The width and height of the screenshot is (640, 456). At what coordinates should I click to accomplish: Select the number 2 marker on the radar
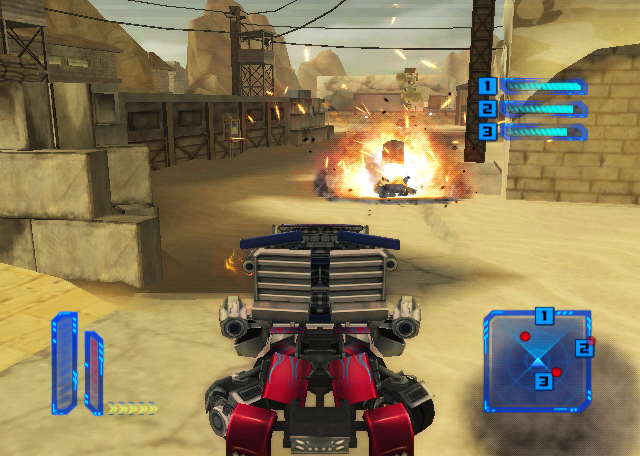tap(584, 348)
